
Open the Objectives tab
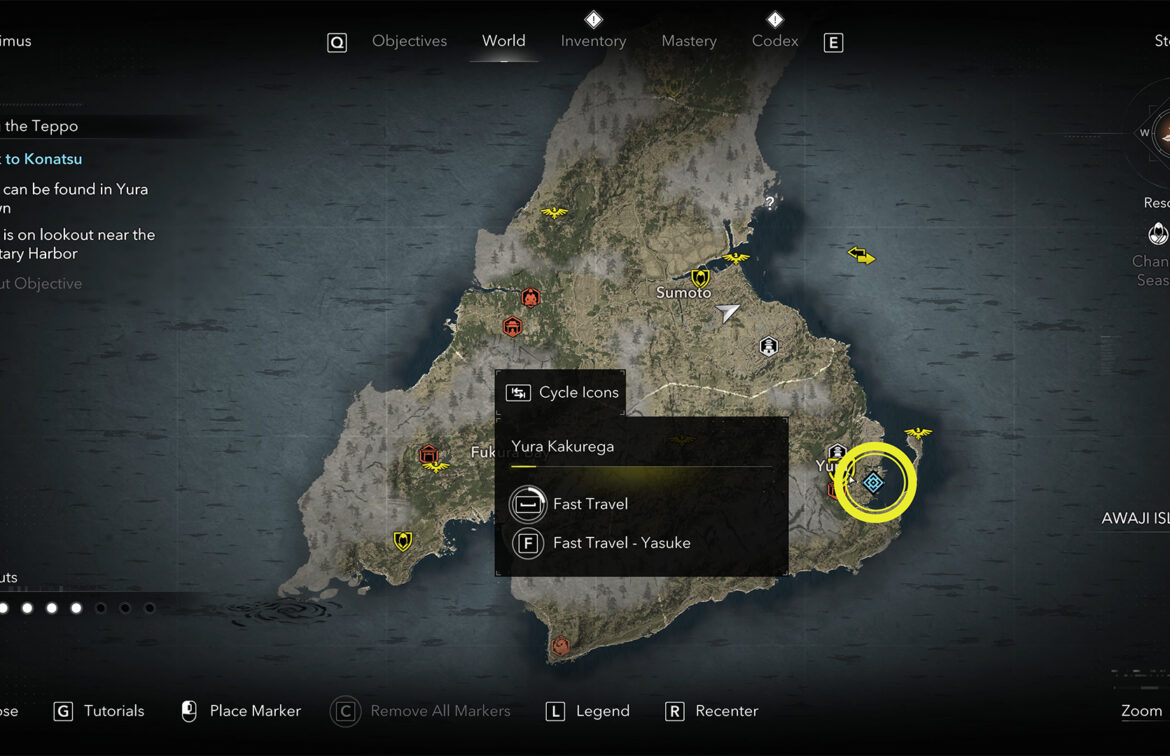(x=409, y=41)
